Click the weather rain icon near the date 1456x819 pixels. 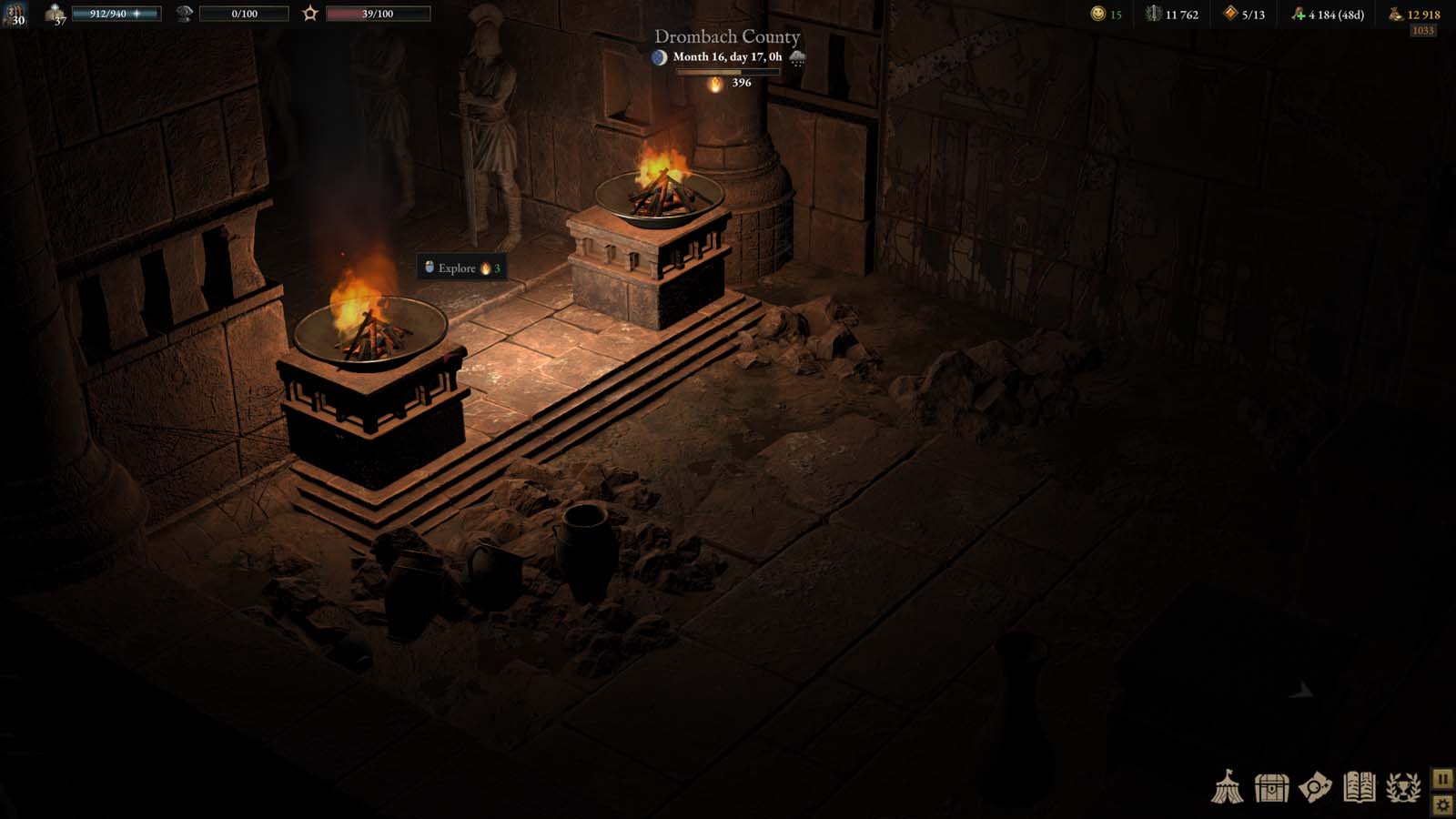pyautogui.click(x=799, y=57)
